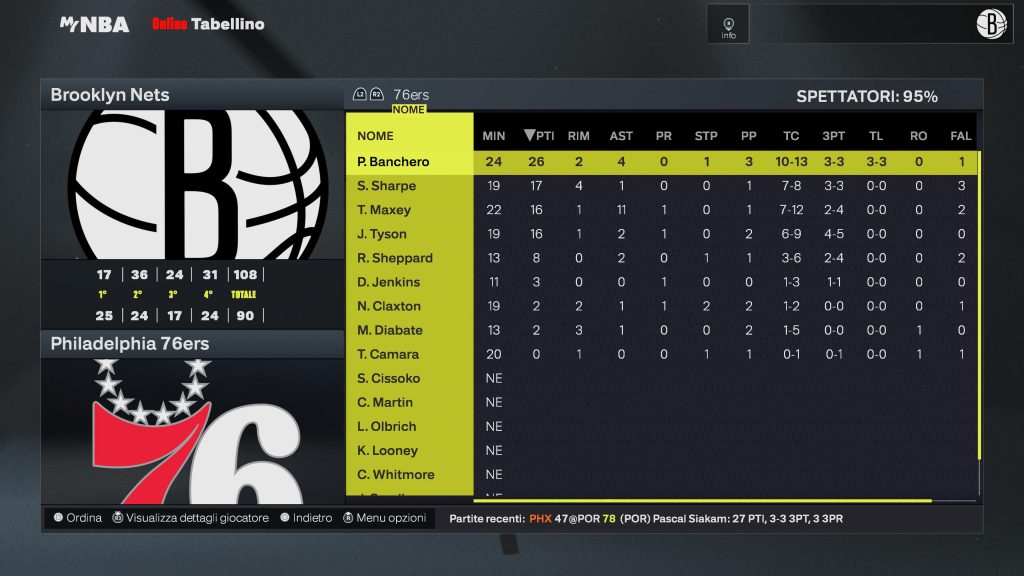Select S. Sharpe in the box score
The height and width of the screenshot is (576, 1024).
pyautogui.click(x=386, y=186)
